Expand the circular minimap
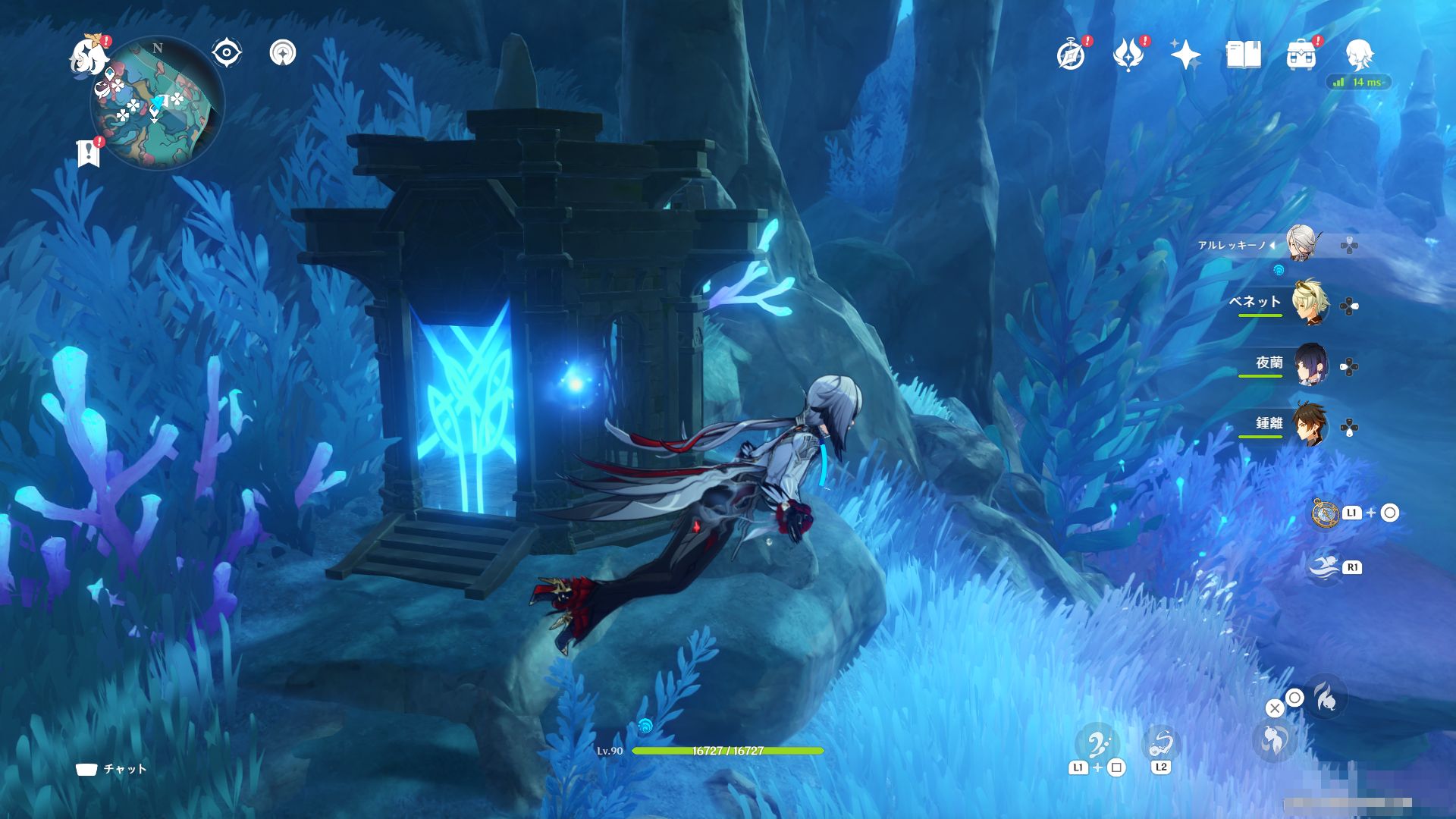Screen dimensions: 1456x819 pos(157,103)
